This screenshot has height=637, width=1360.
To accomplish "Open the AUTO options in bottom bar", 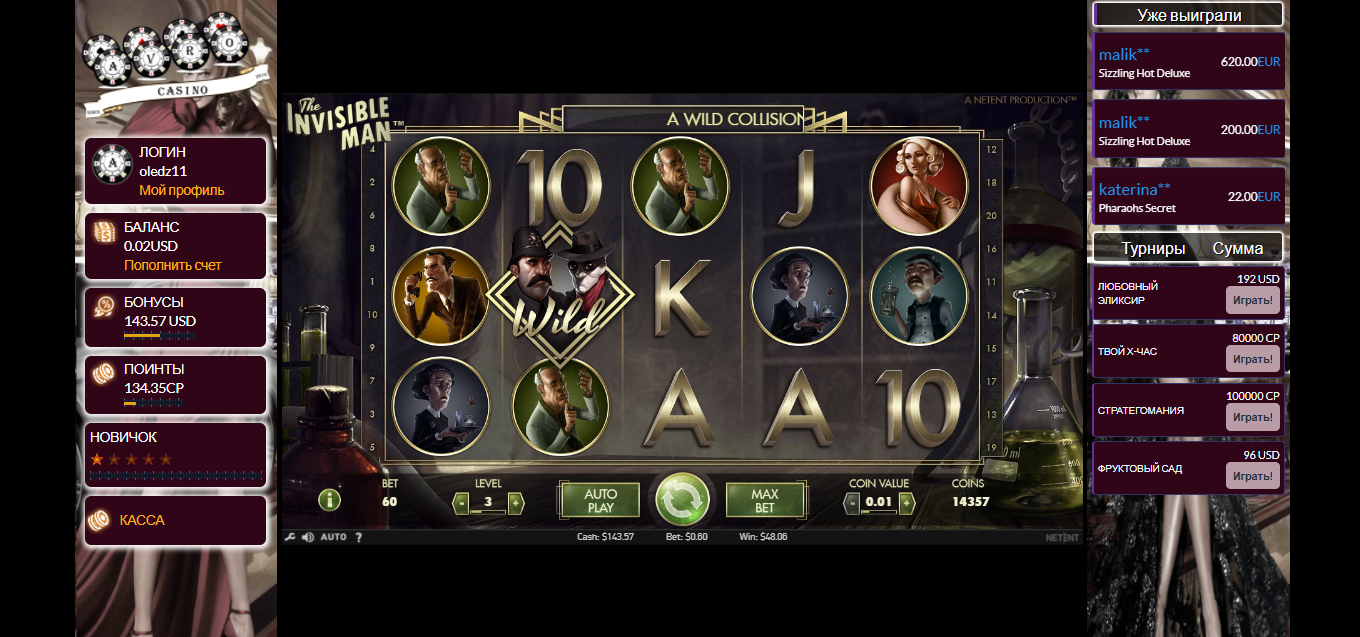I will (x=333, y=537).
